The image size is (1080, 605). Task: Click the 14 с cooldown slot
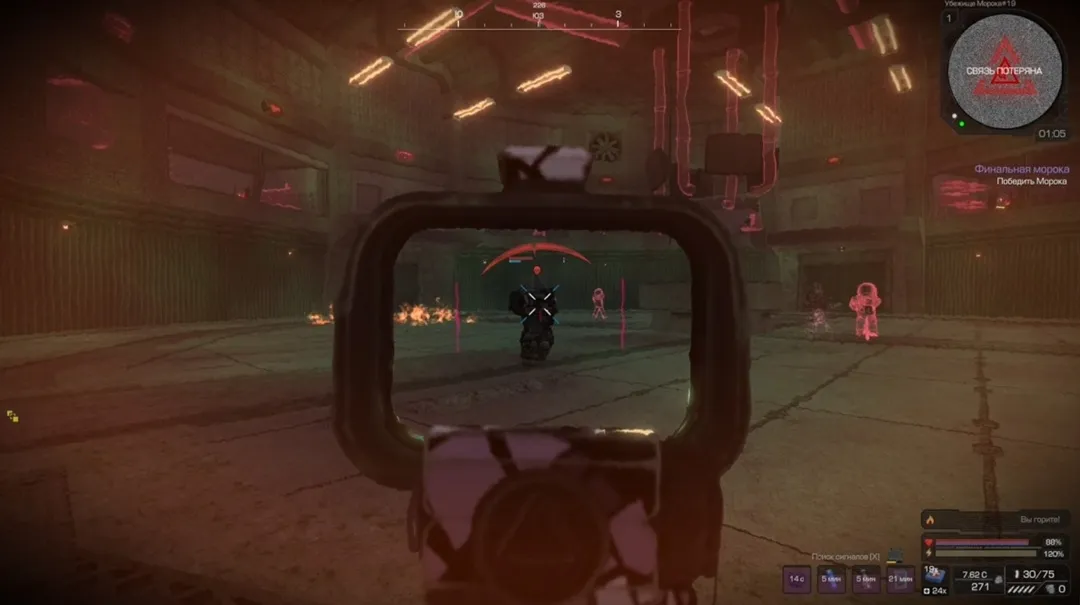[x=797, y=578]
